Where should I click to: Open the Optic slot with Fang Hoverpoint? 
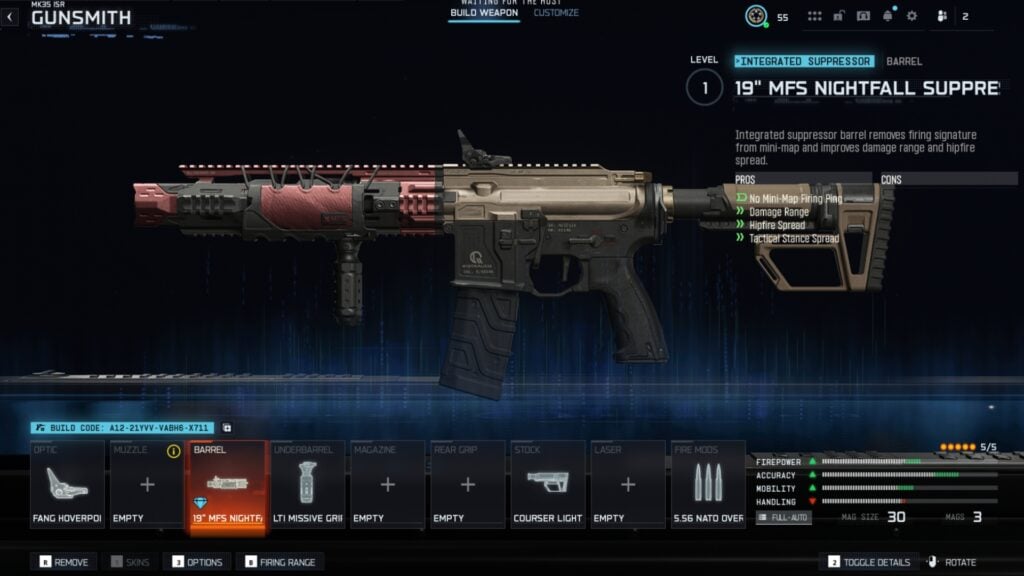click(67, 485)
